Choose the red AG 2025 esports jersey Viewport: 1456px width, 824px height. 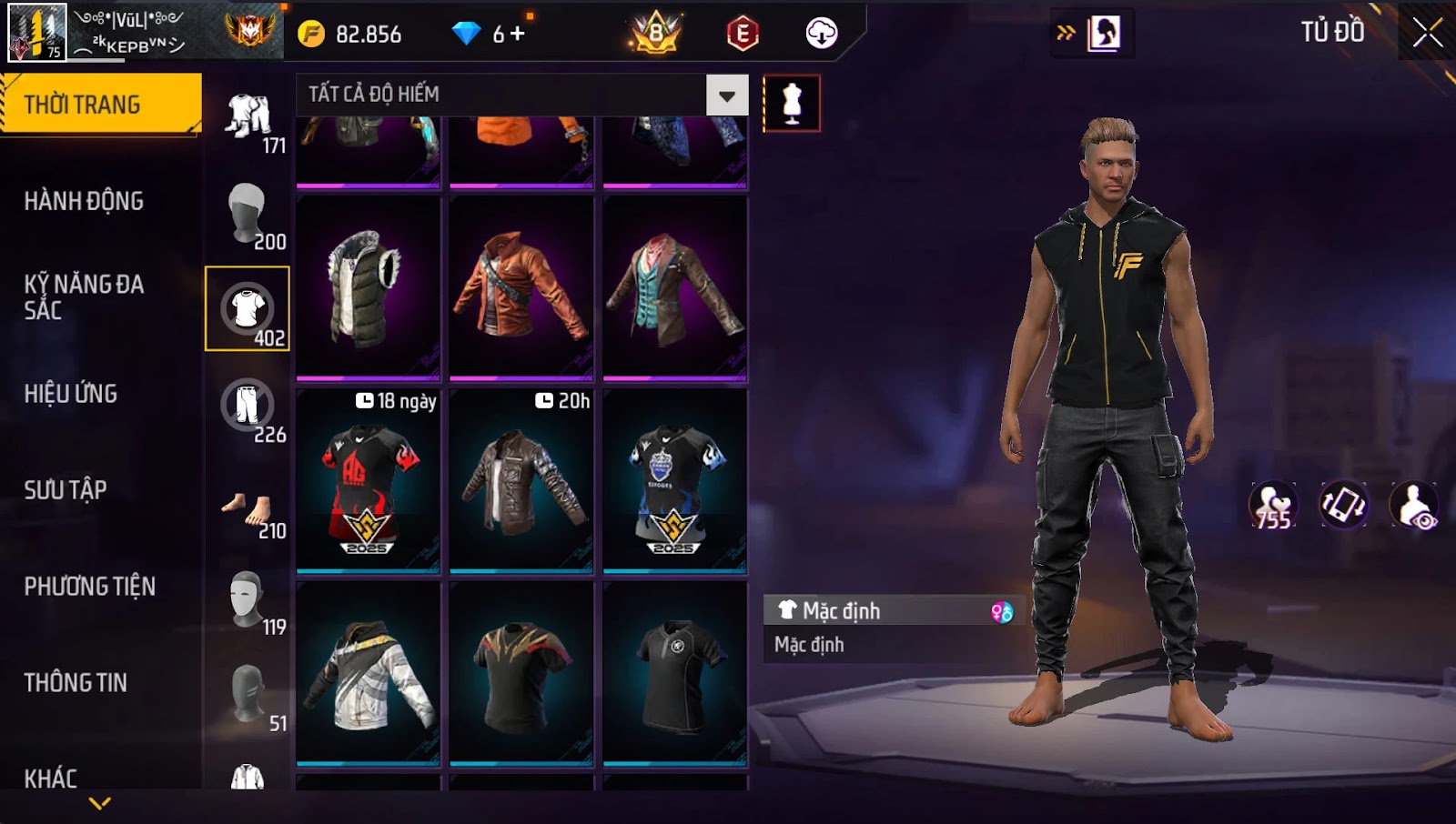pyautogui.click(x=368, y=482)
